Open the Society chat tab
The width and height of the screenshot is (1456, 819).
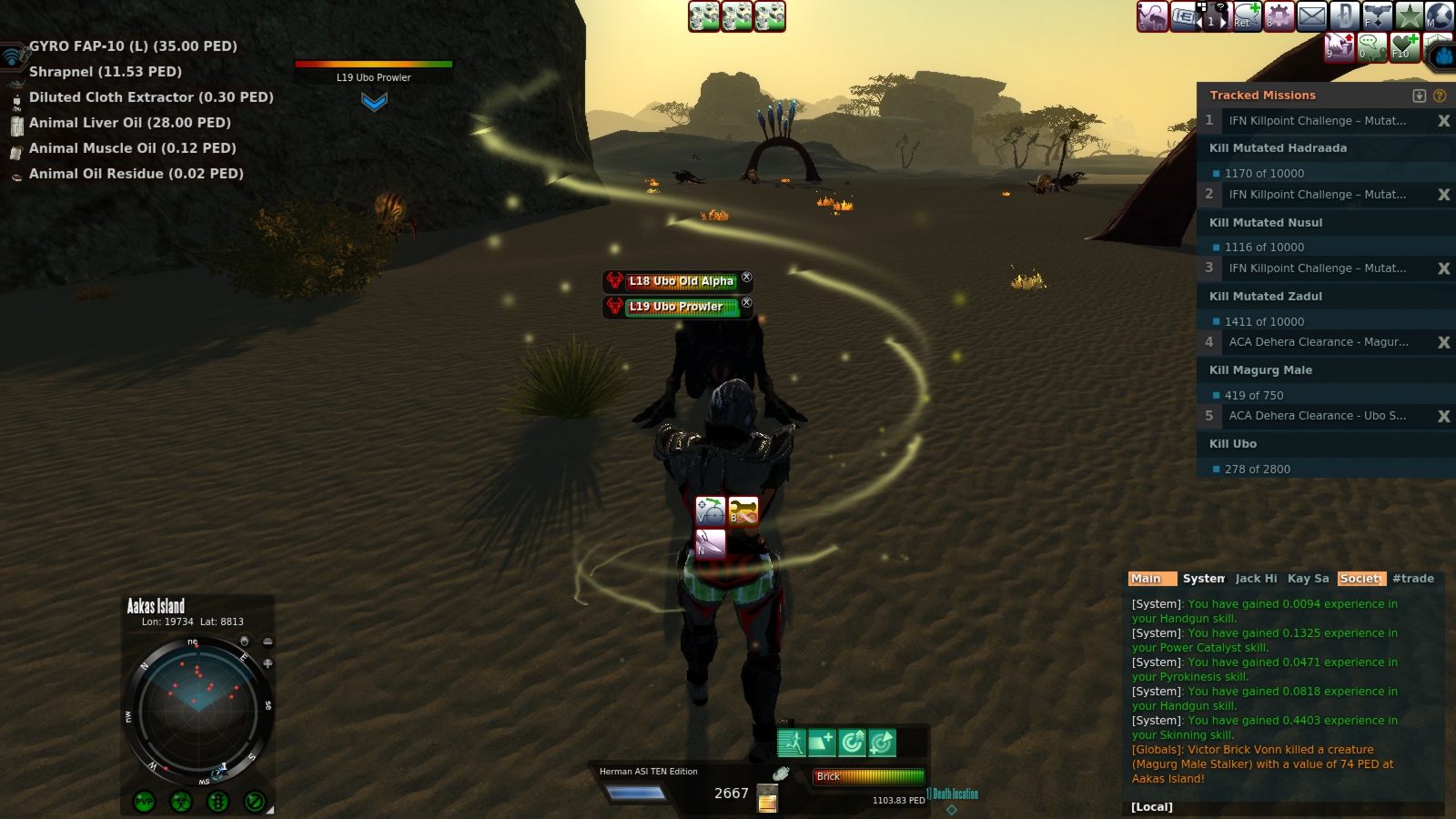click(x=1360, y=579)
